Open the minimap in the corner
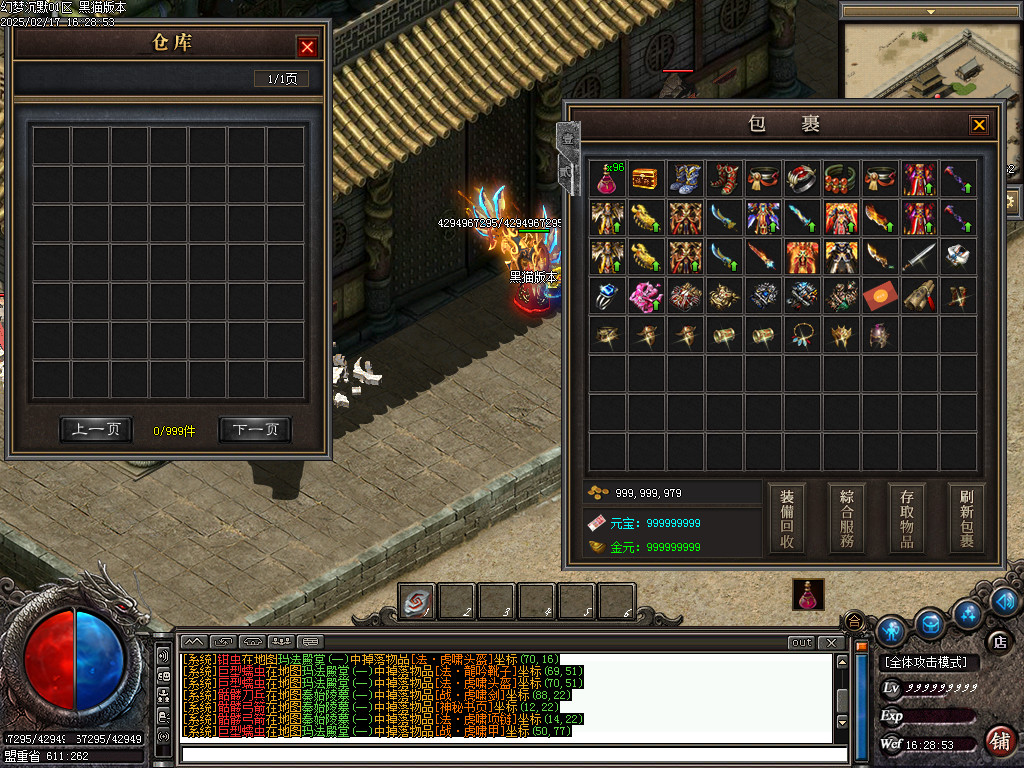This screenshot has height=768, width=1024. click(930, 60)
